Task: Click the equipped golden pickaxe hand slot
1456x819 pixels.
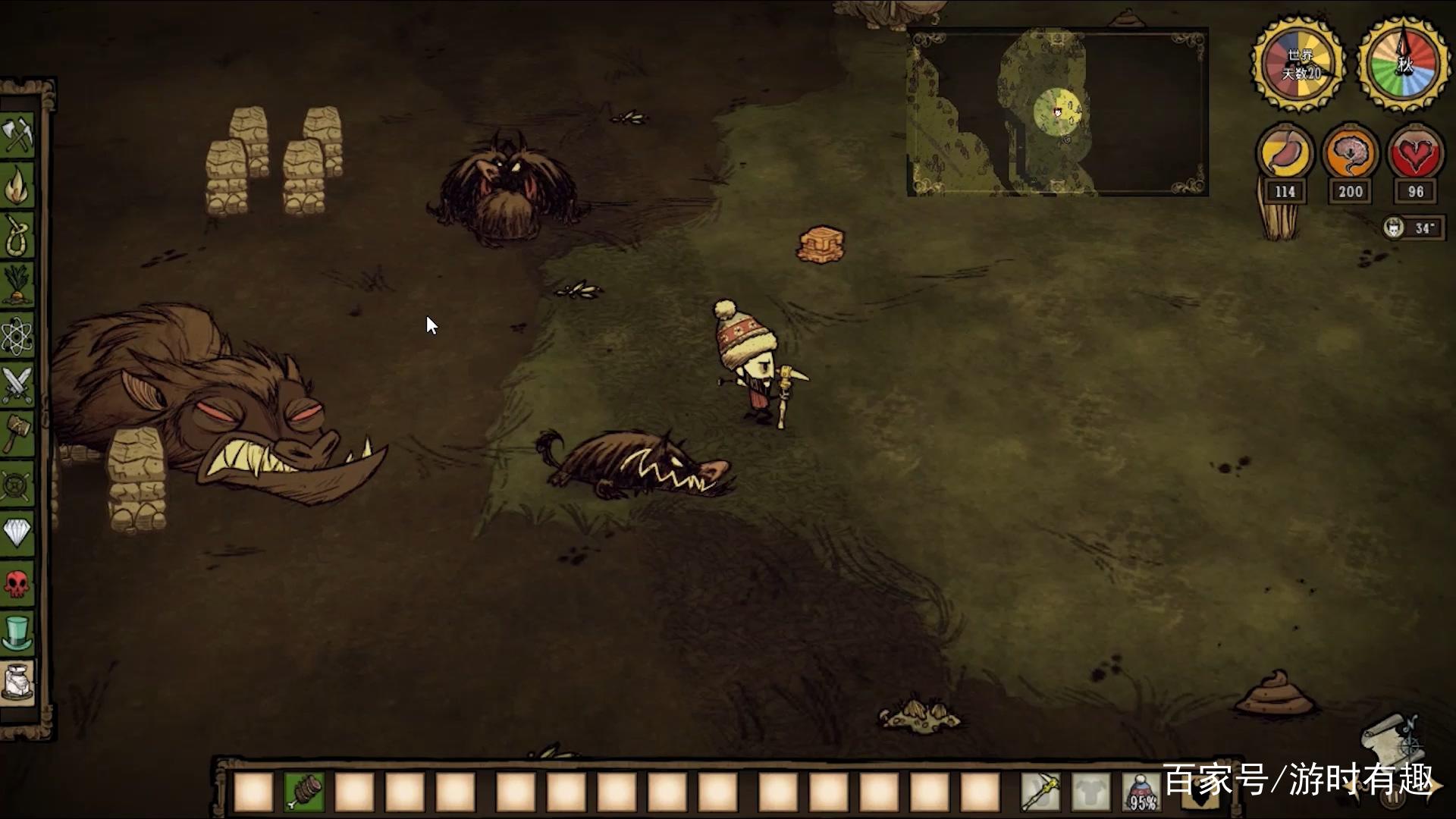Action: 1040,792
